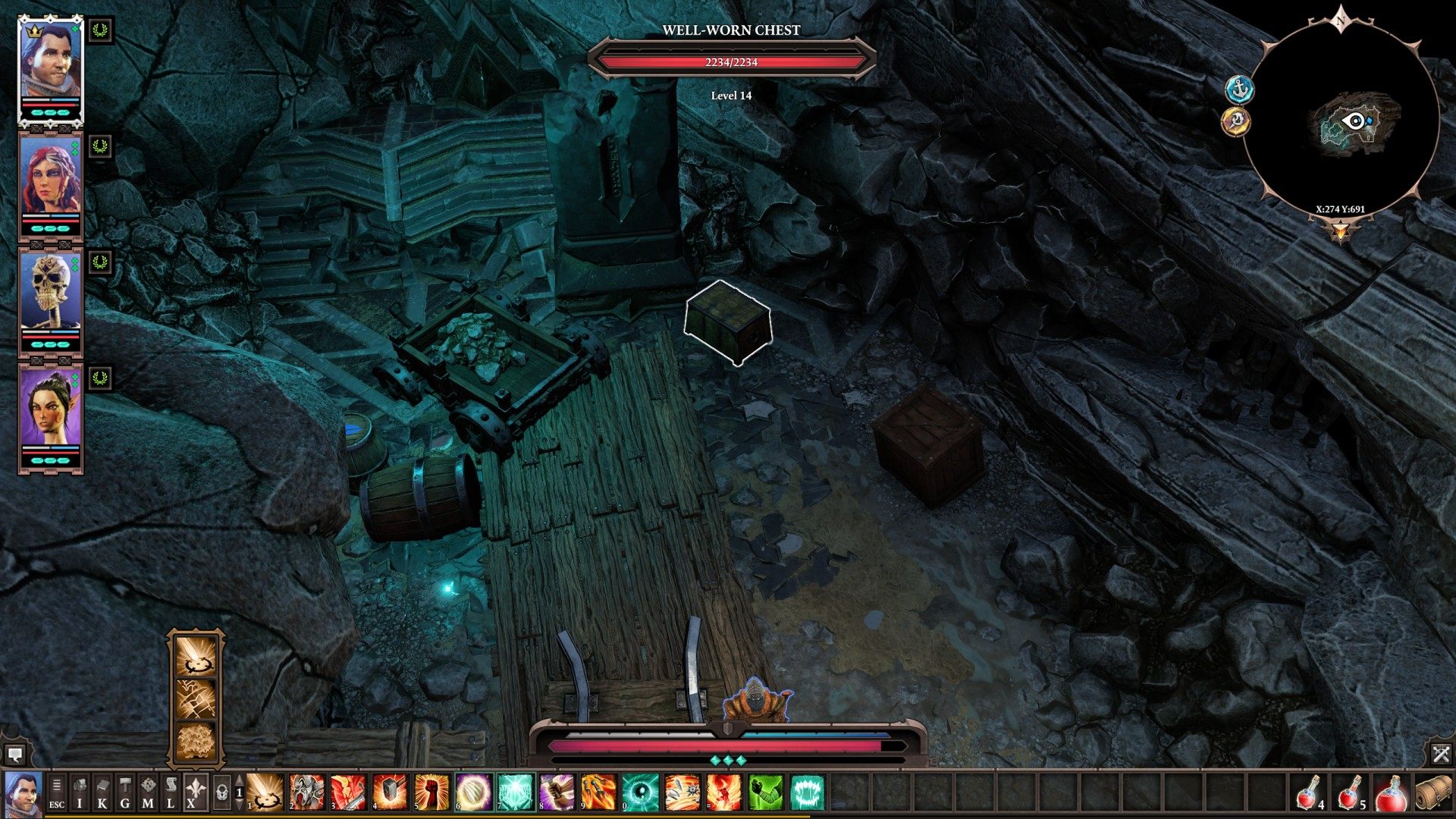Open the crafting hammer button
This screenshot has height=819, width=1456.
(x=125, y=793)
